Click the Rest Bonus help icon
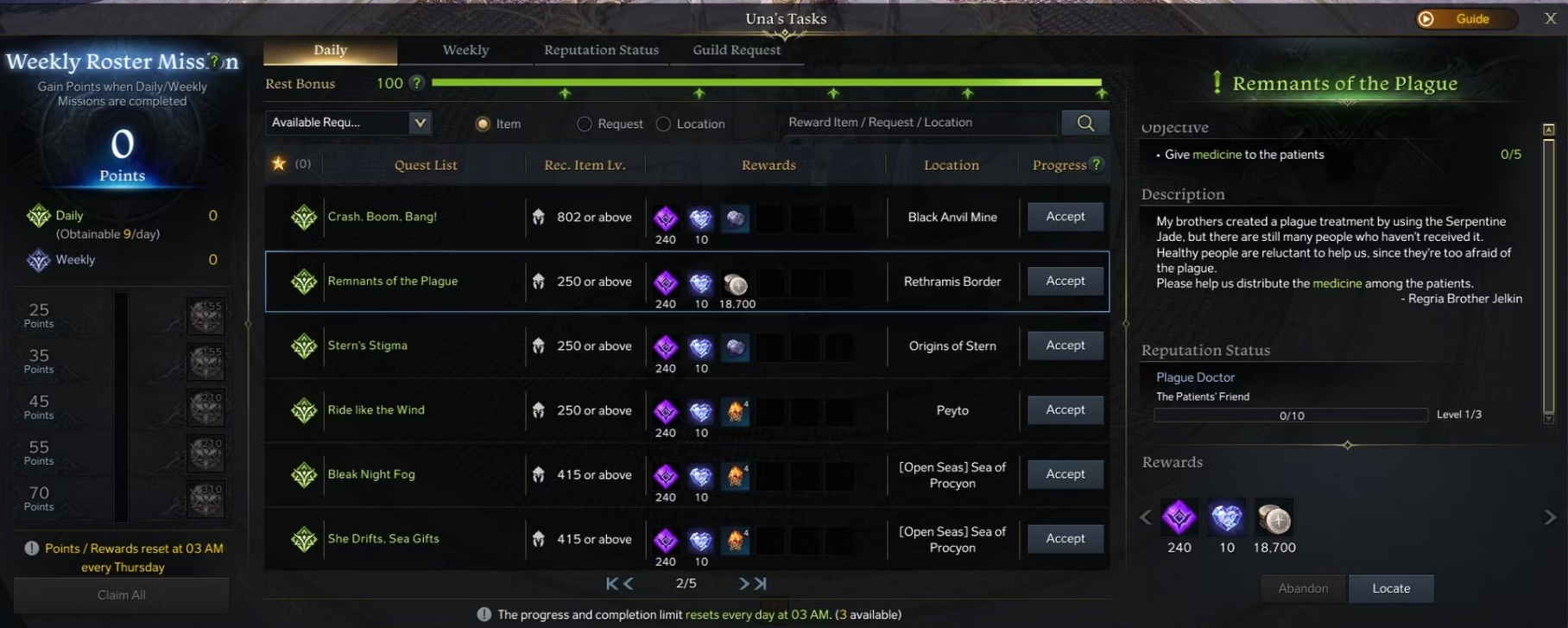The image size is (1568, 628). (415, 84)
